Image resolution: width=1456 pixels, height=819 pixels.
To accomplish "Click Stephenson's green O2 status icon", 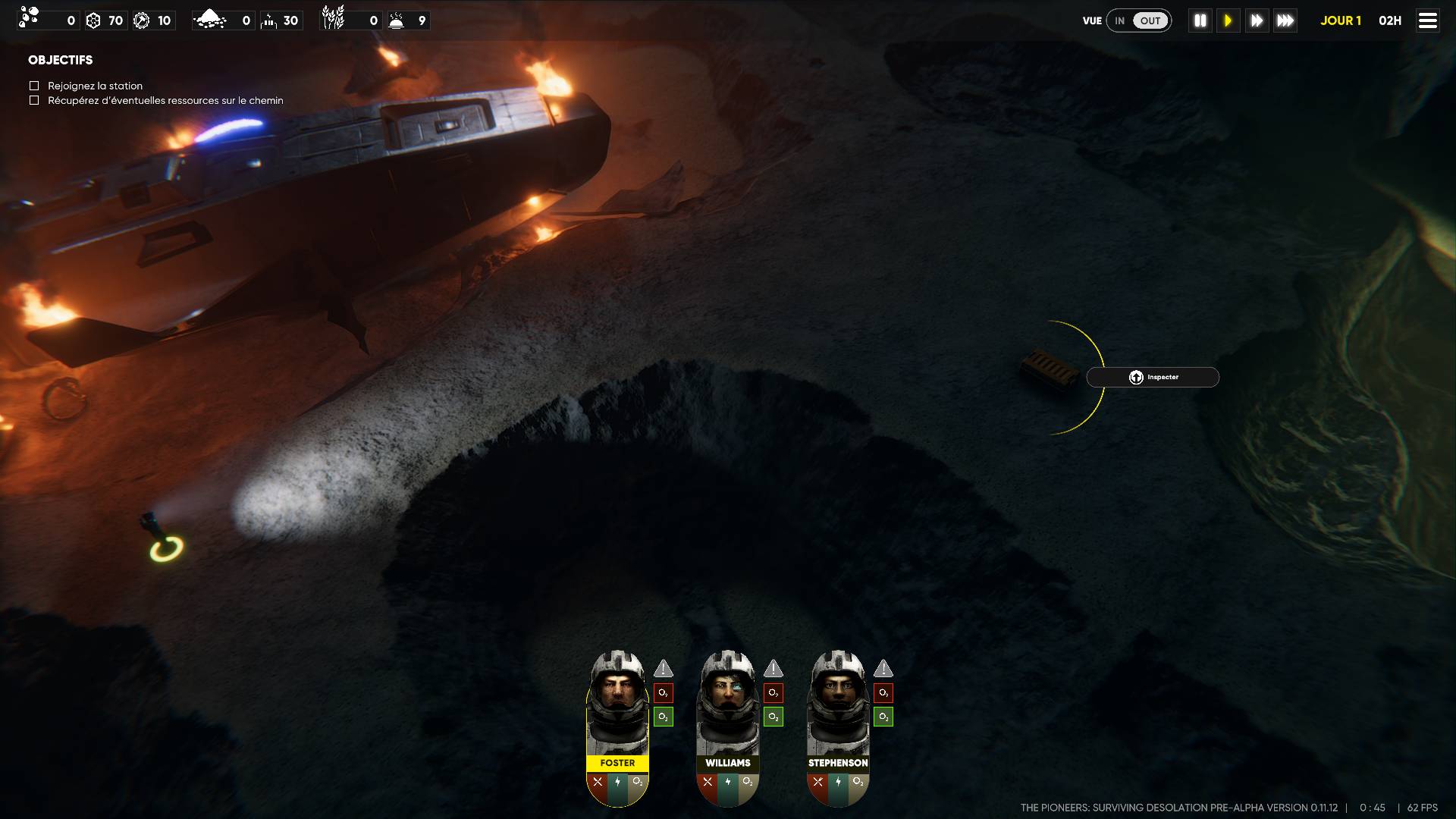I will (x=883, y=717).
